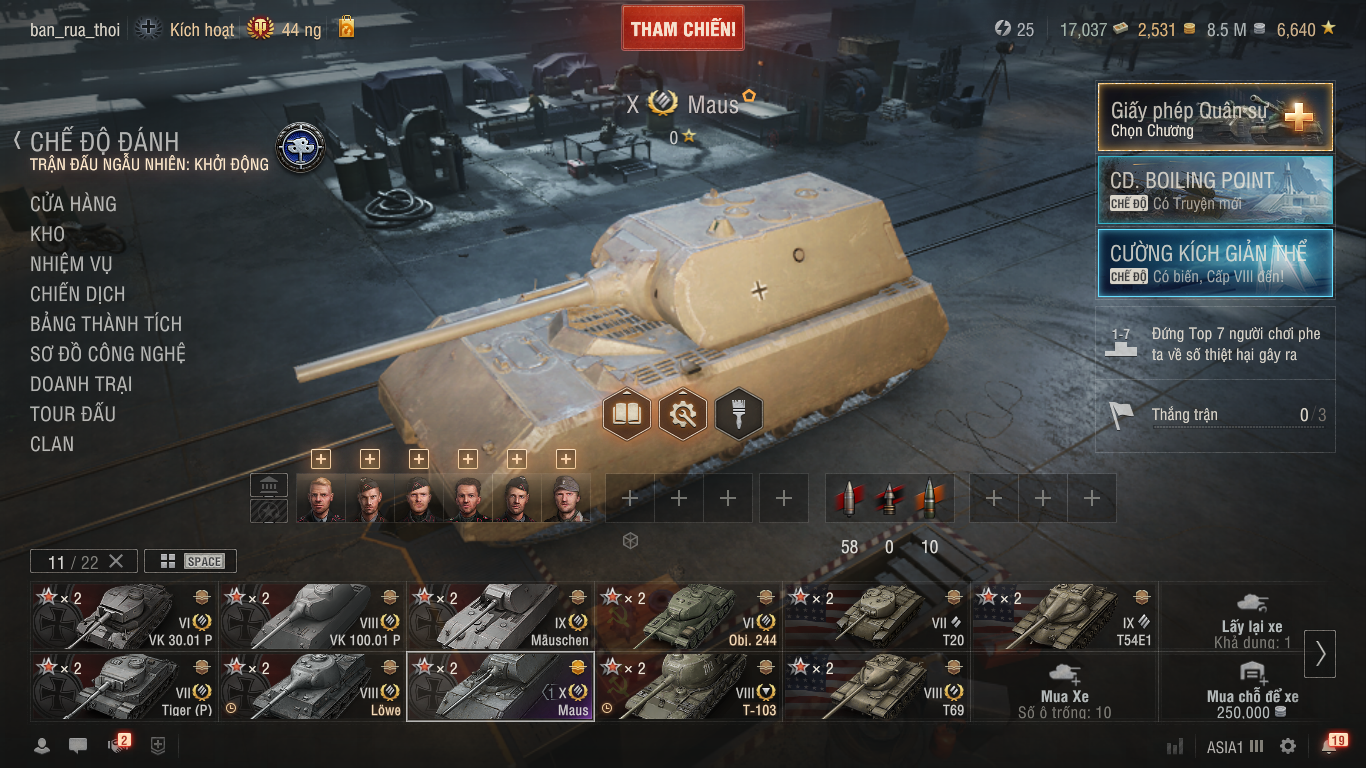This screenshot has height=768, width=1366.
Task: Open the CD. BOILING POINT mode banner
Action: click(1215, 190)
